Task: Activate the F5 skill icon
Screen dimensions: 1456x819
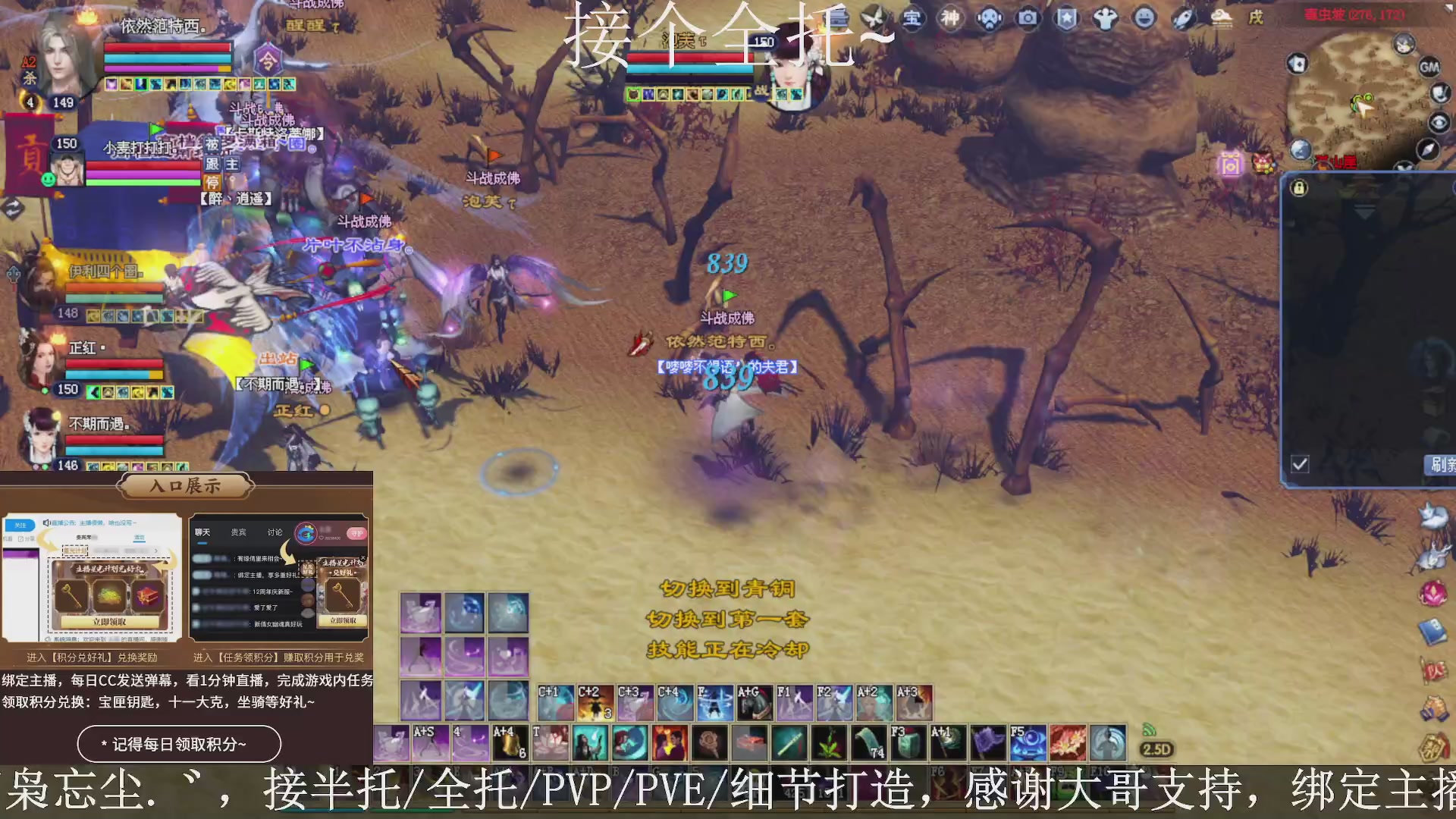Action: pyautogui.click(x=1029, y=742)
